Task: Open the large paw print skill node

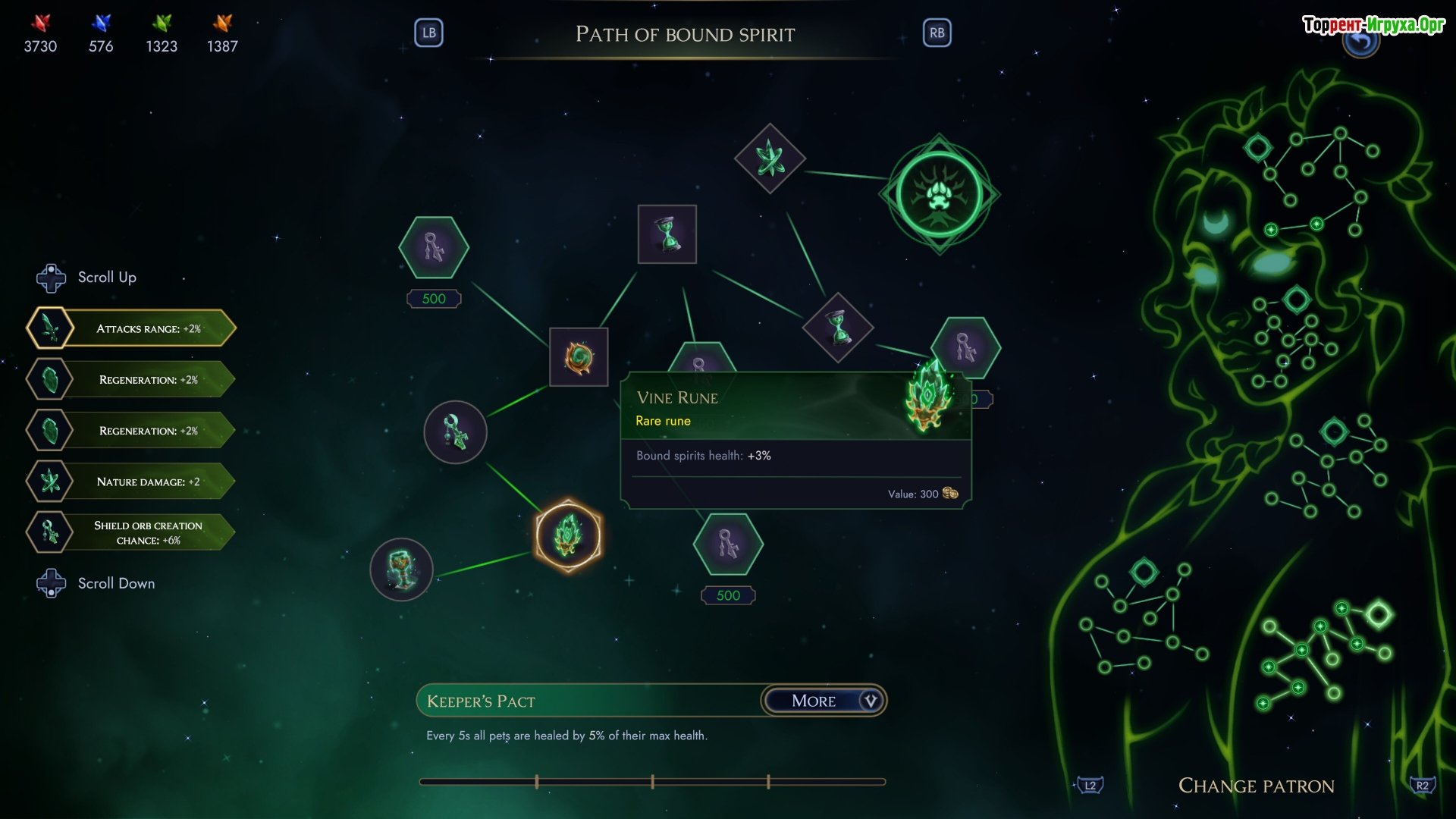Action: point(939,194)
